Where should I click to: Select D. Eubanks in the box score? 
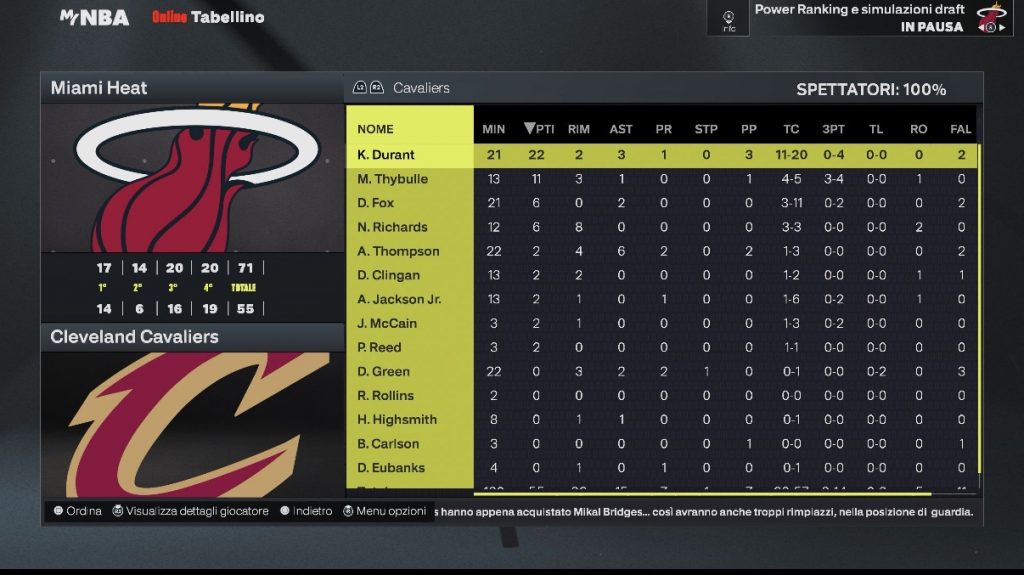tap(391, 467)
